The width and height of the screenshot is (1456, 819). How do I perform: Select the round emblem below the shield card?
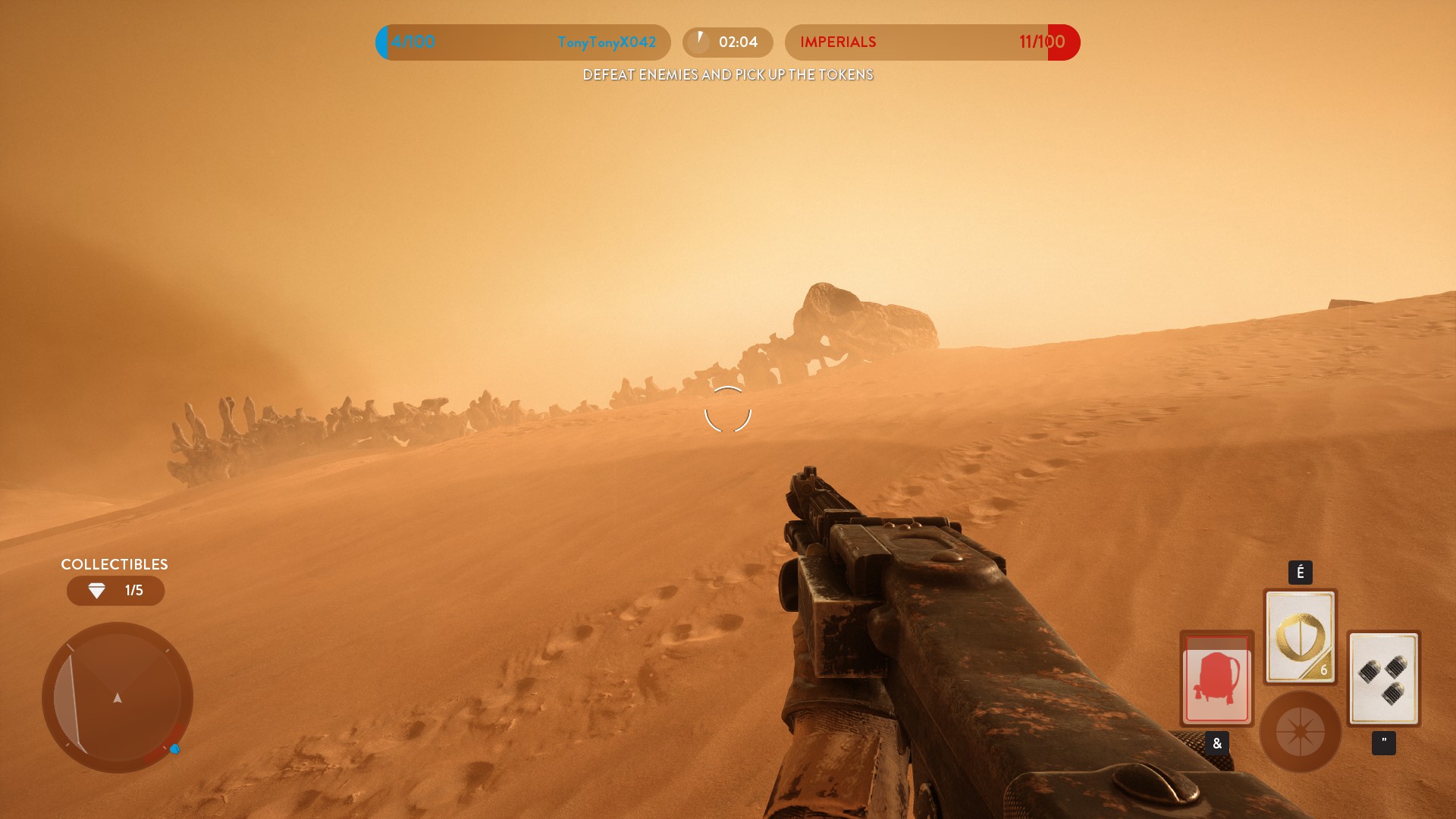click(x=1300, y=732)
